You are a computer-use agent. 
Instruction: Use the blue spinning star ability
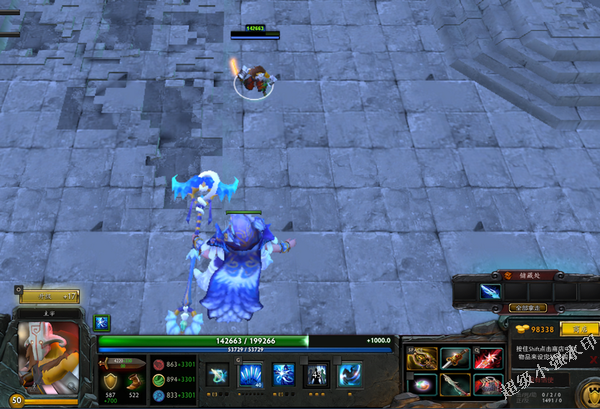(283, 375)
